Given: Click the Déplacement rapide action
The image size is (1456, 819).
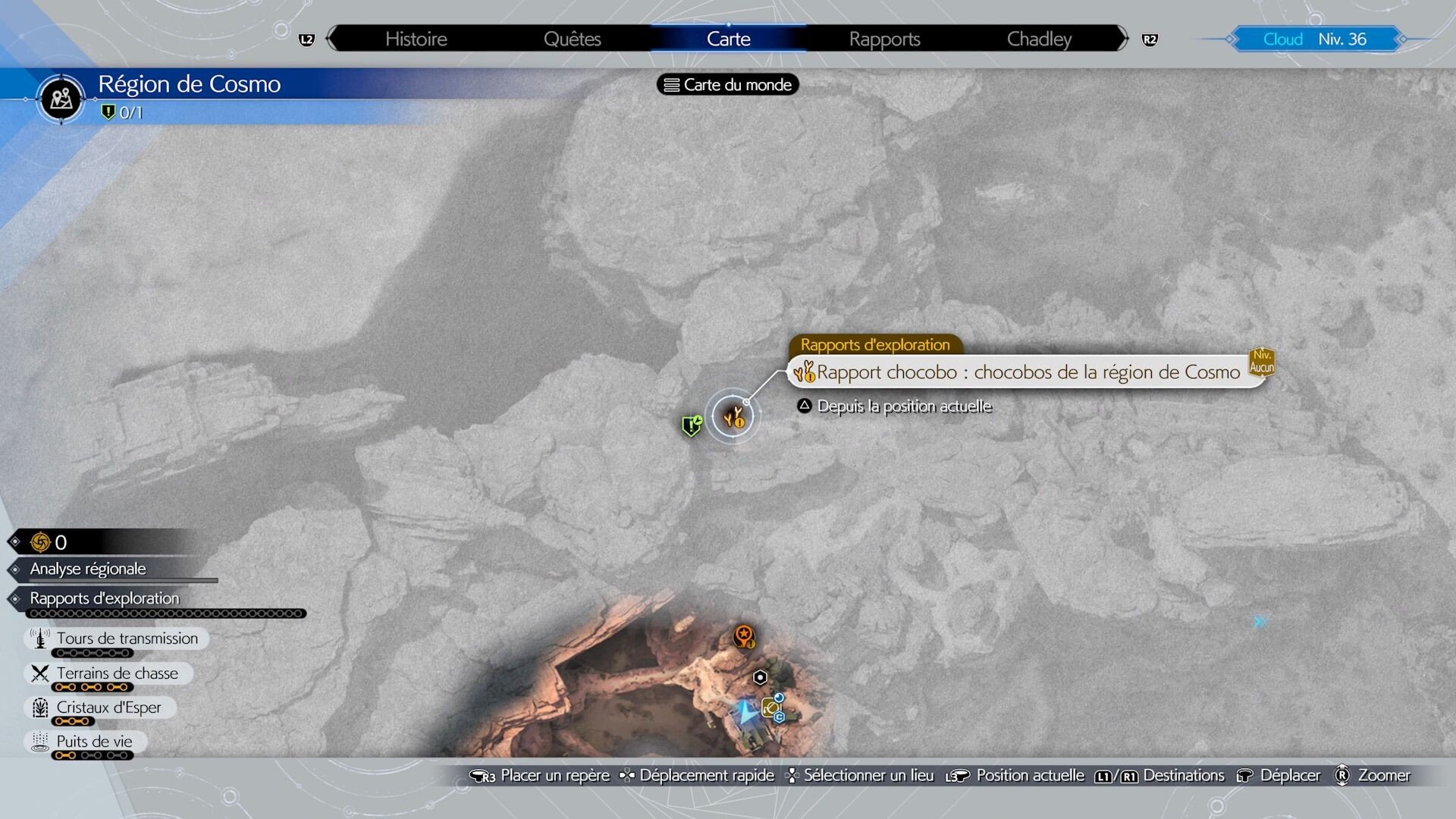Looking at the screenshot, I should click(x=705, y=775).
